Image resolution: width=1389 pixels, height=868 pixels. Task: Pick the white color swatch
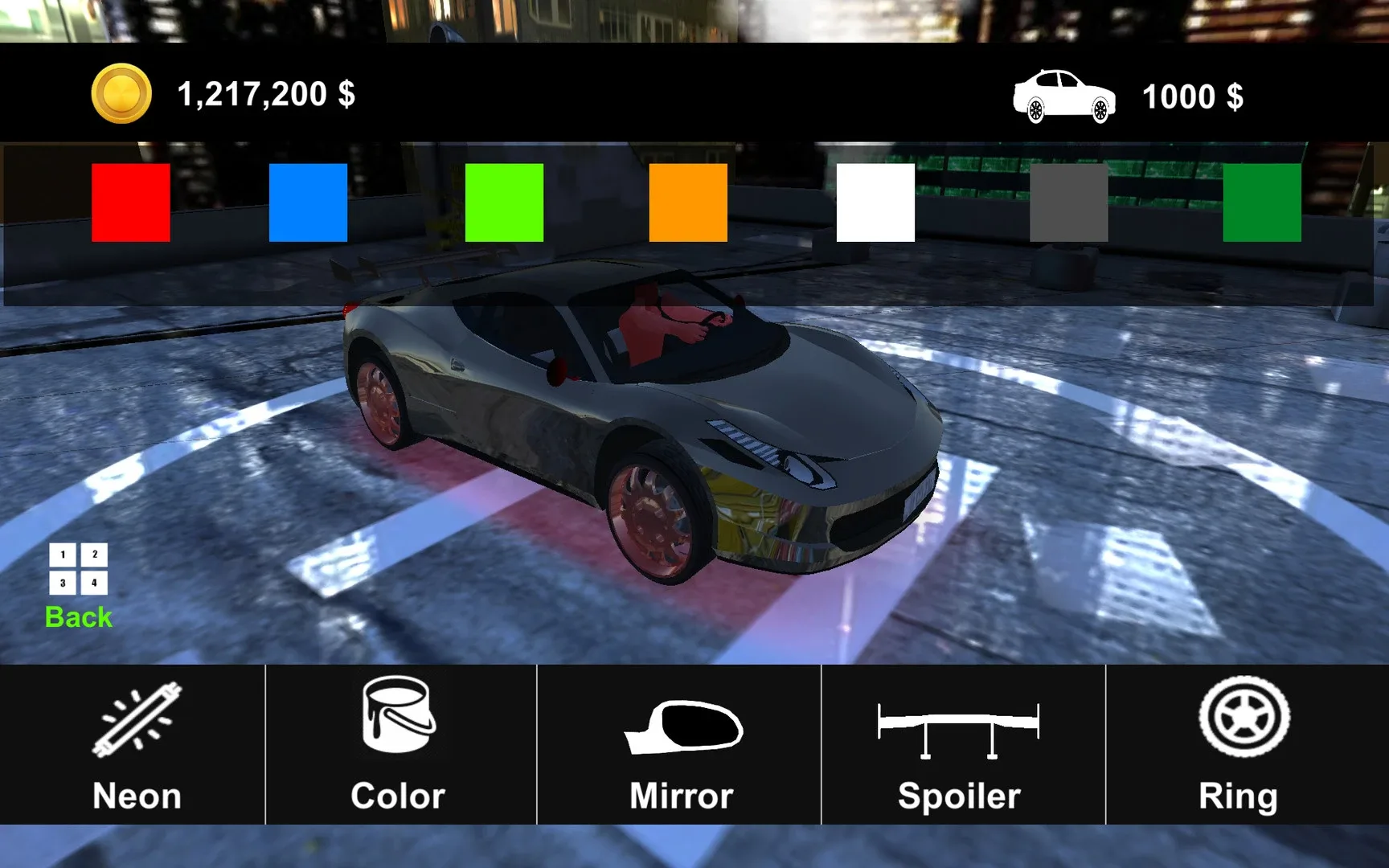click(876, 202)
